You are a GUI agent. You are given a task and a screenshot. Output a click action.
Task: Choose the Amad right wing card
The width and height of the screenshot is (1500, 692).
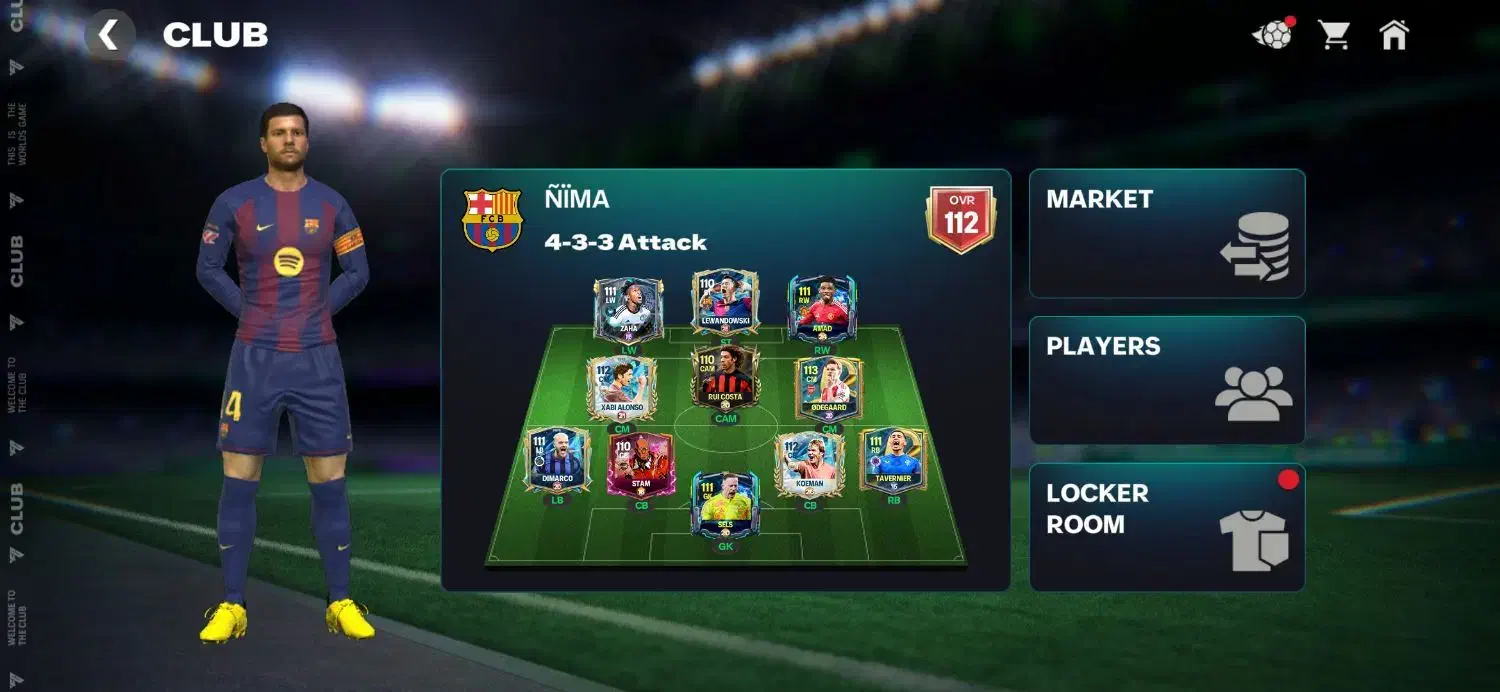click(822, 309)
